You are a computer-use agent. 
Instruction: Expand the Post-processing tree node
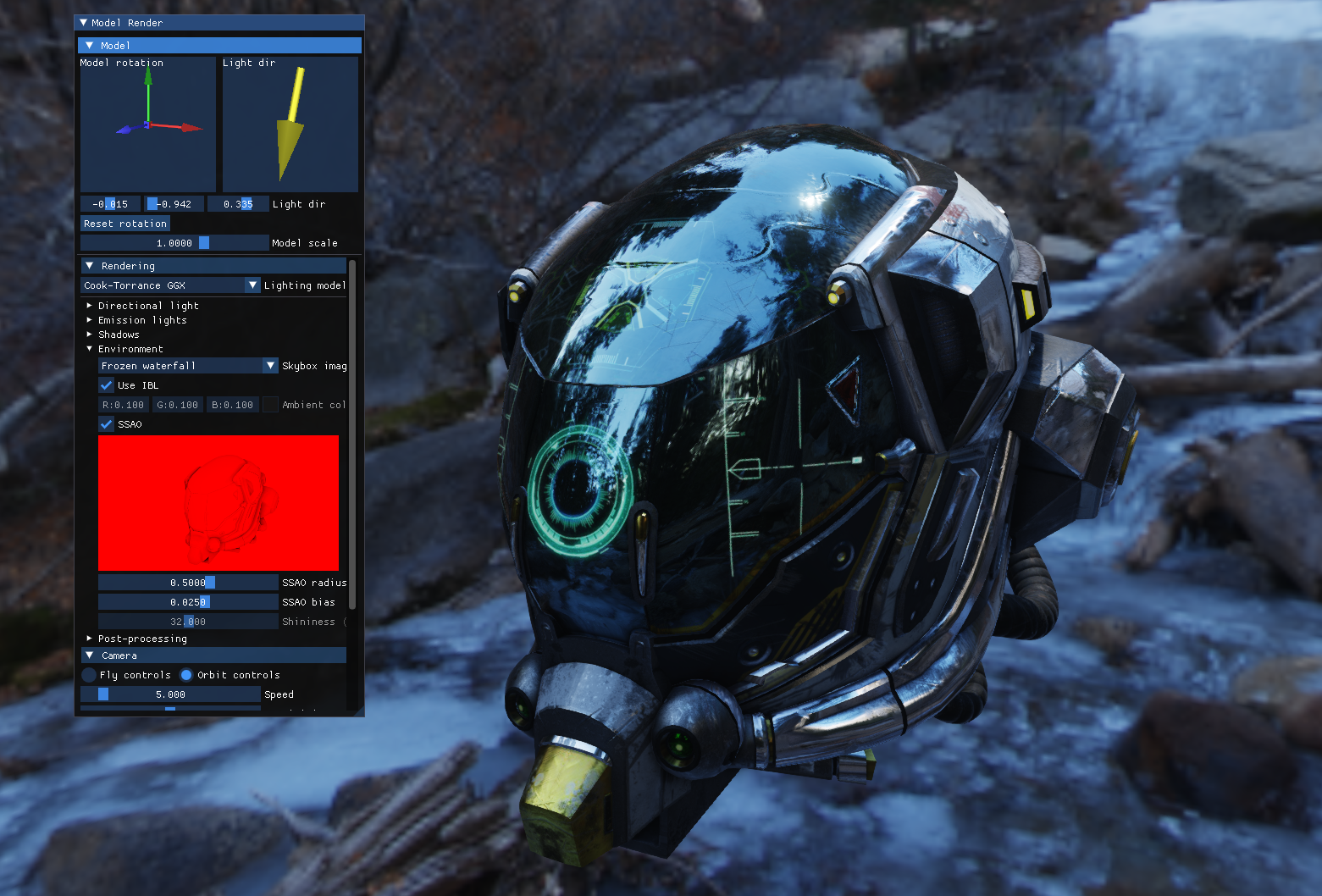pos(90,639)
